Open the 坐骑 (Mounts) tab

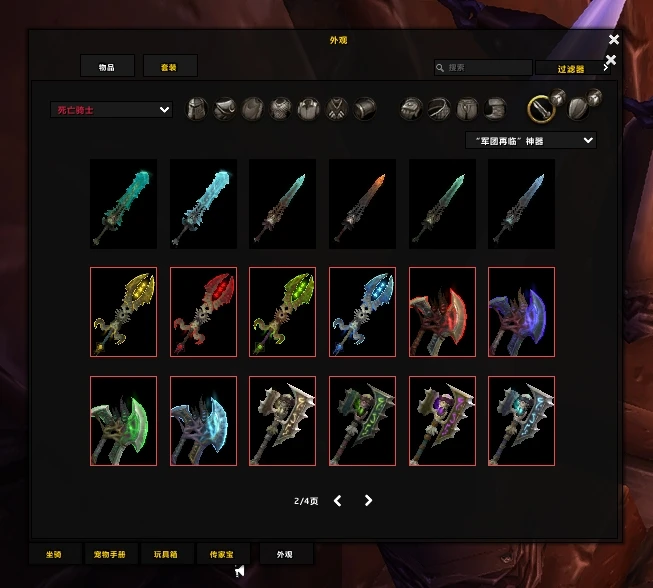[x=53, y=554]
